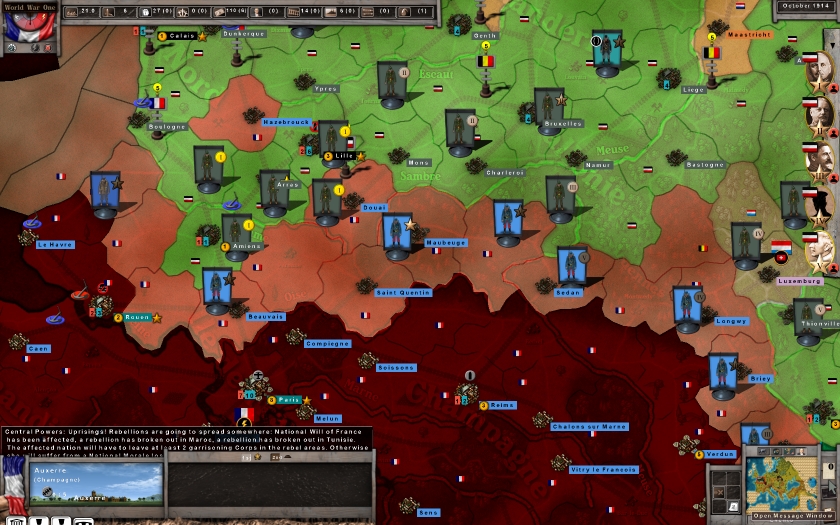Click the message log text panel
The height and width of the screenshot is (525, 840).
tap(186, 439)
